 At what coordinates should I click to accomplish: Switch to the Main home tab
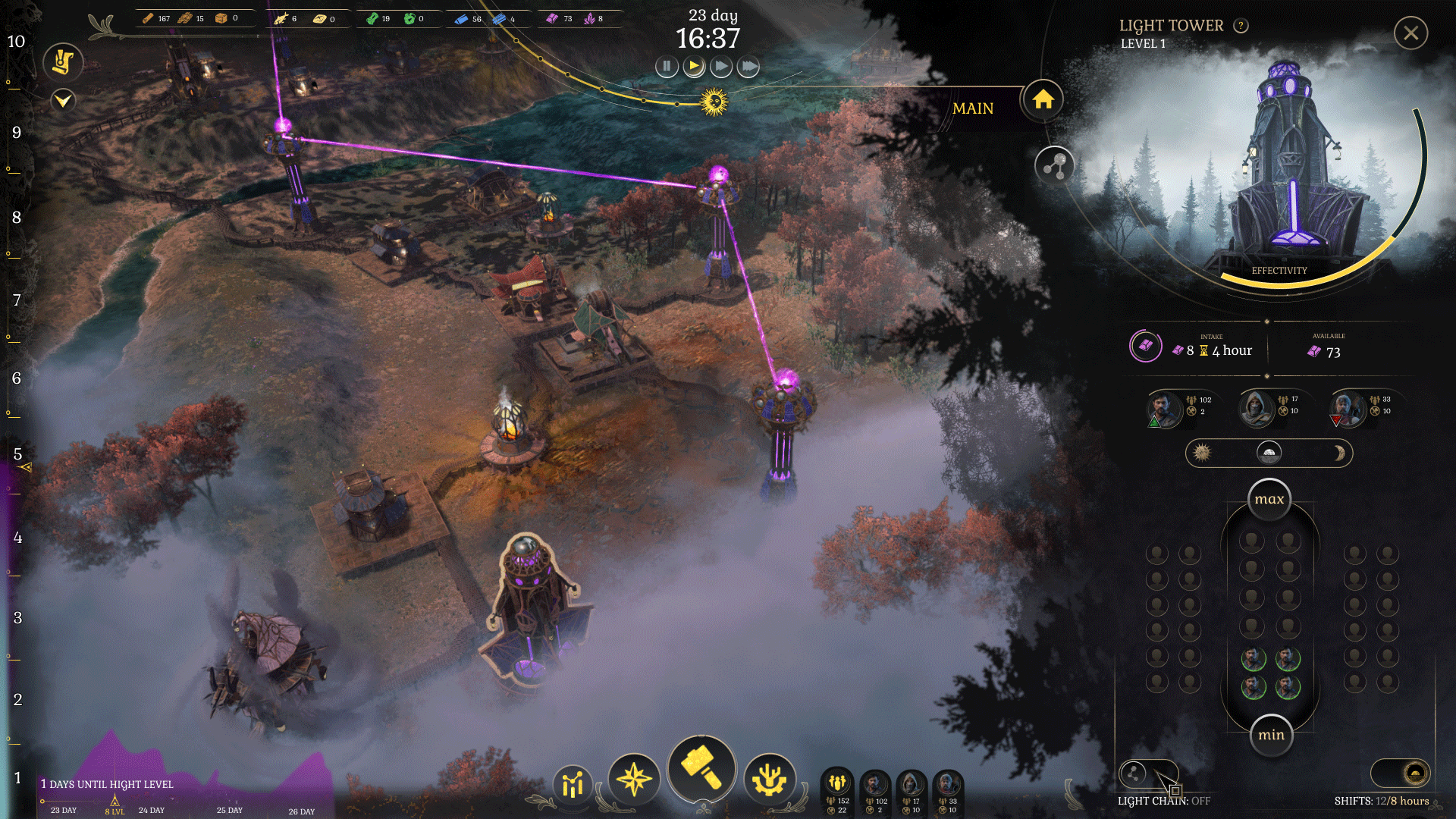click(1043, 99)
